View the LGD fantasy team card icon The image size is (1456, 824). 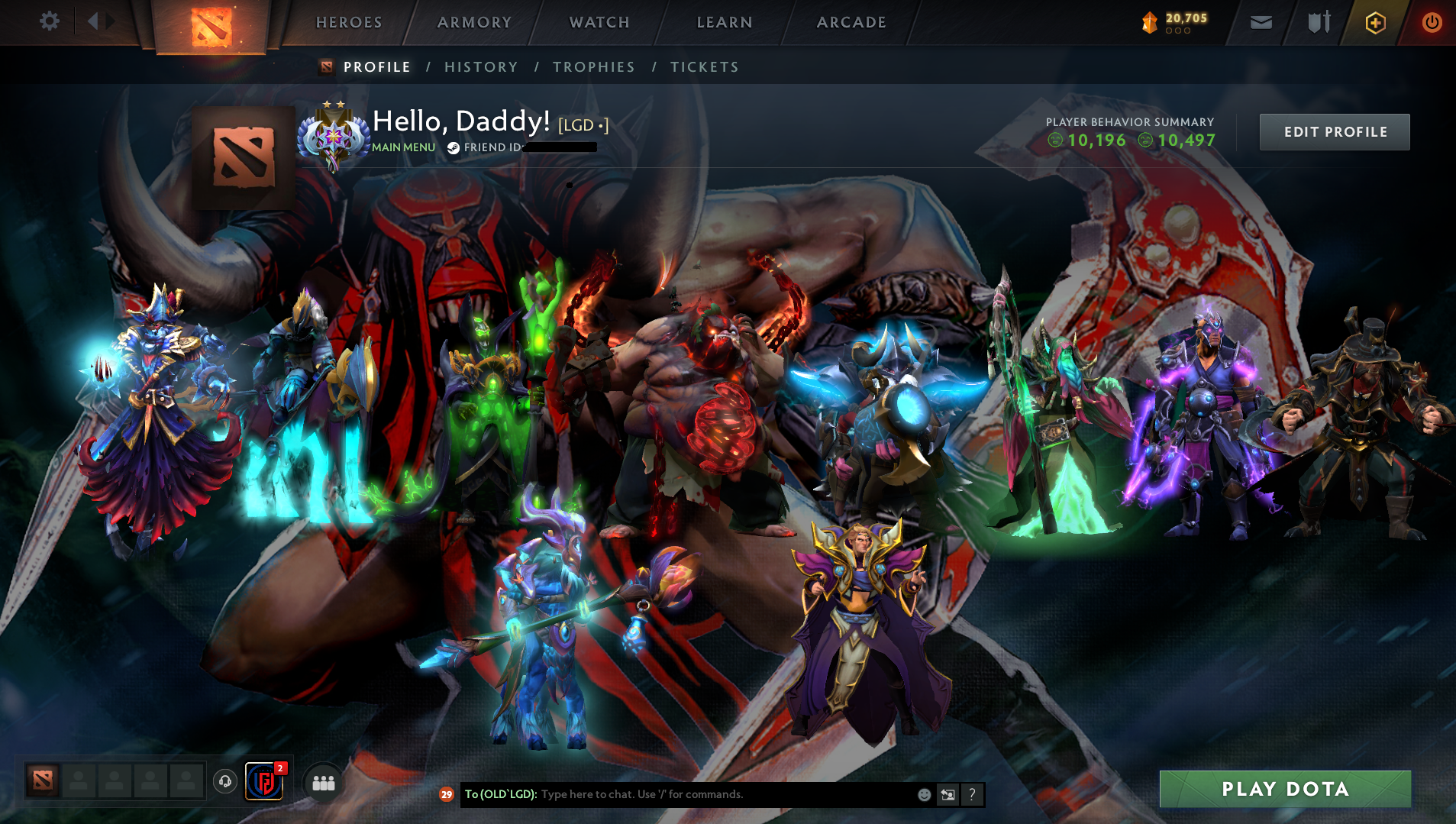[x=263, y=781]
